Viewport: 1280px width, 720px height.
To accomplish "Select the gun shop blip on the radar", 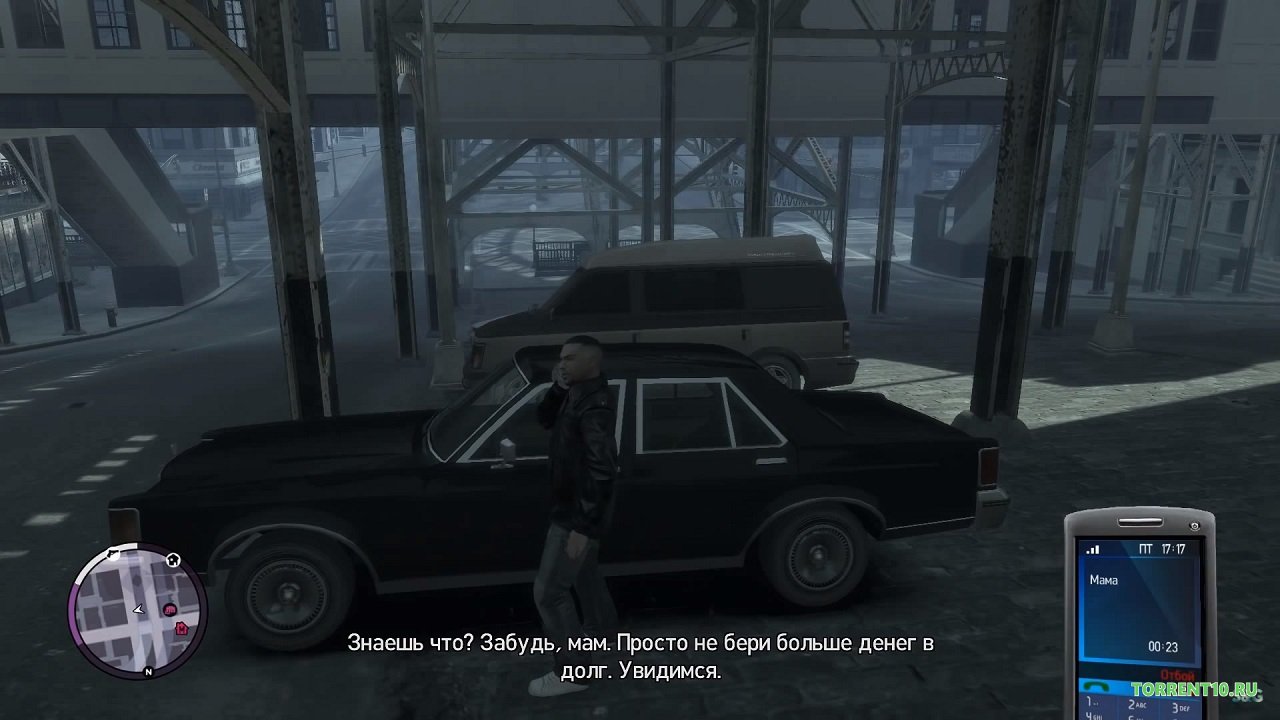I will (111, 553).
